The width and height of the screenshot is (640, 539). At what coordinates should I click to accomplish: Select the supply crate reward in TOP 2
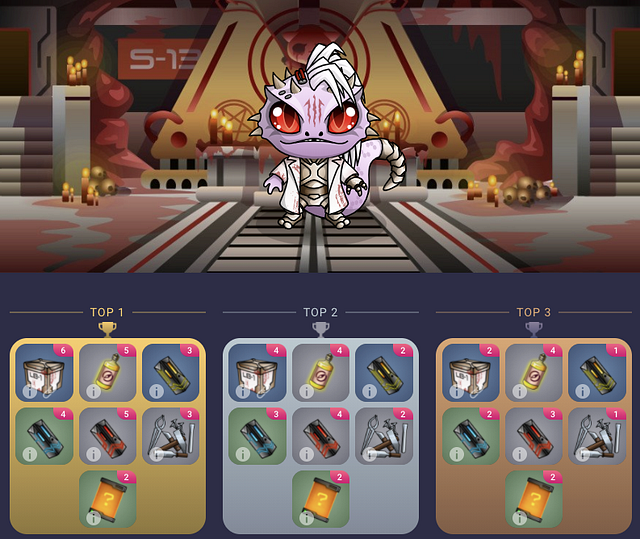(x=259, y=372)
